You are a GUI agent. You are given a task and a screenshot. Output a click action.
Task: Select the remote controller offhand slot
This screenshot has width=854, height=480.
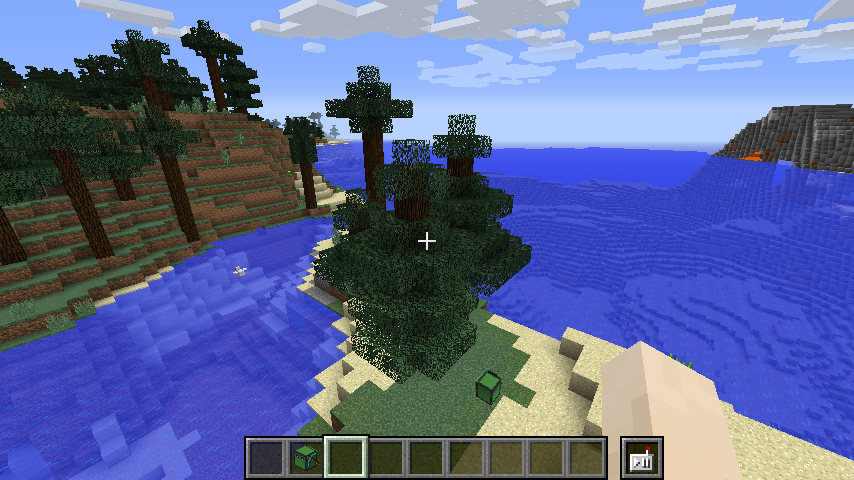pyautogui.click(x=641, y=458)
